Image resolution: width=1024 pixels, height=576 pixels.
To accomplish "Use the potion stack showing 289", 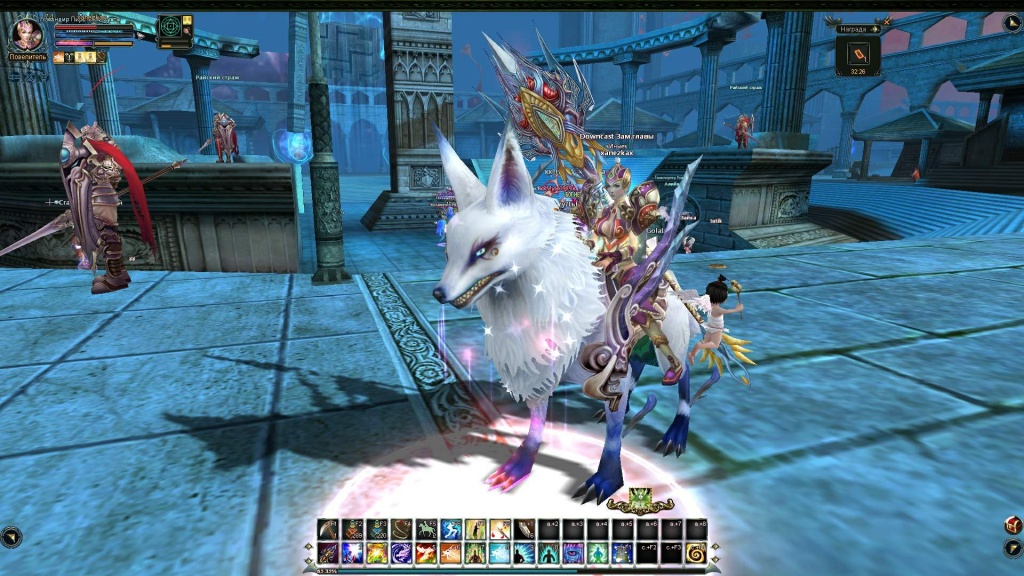I will click(352, 530).
